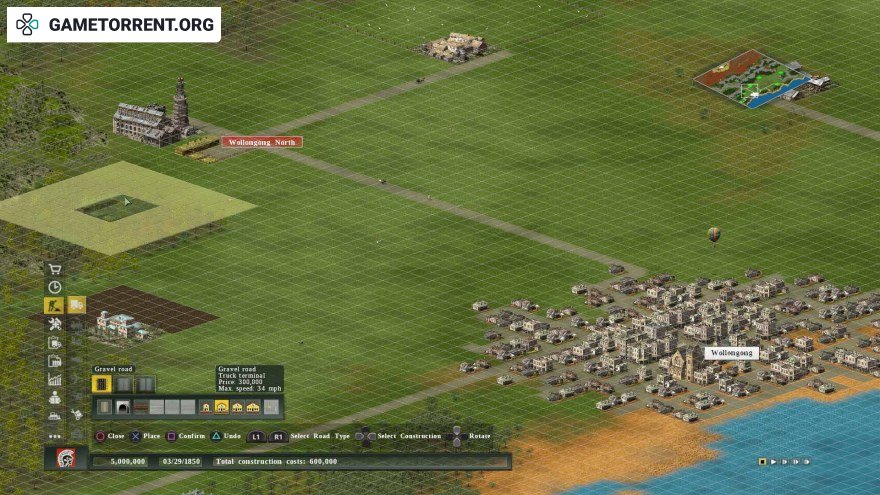The width and height of the screenshot is (880, 495).
Task: Select the truck road construction submenu
Action: [77, 305]
